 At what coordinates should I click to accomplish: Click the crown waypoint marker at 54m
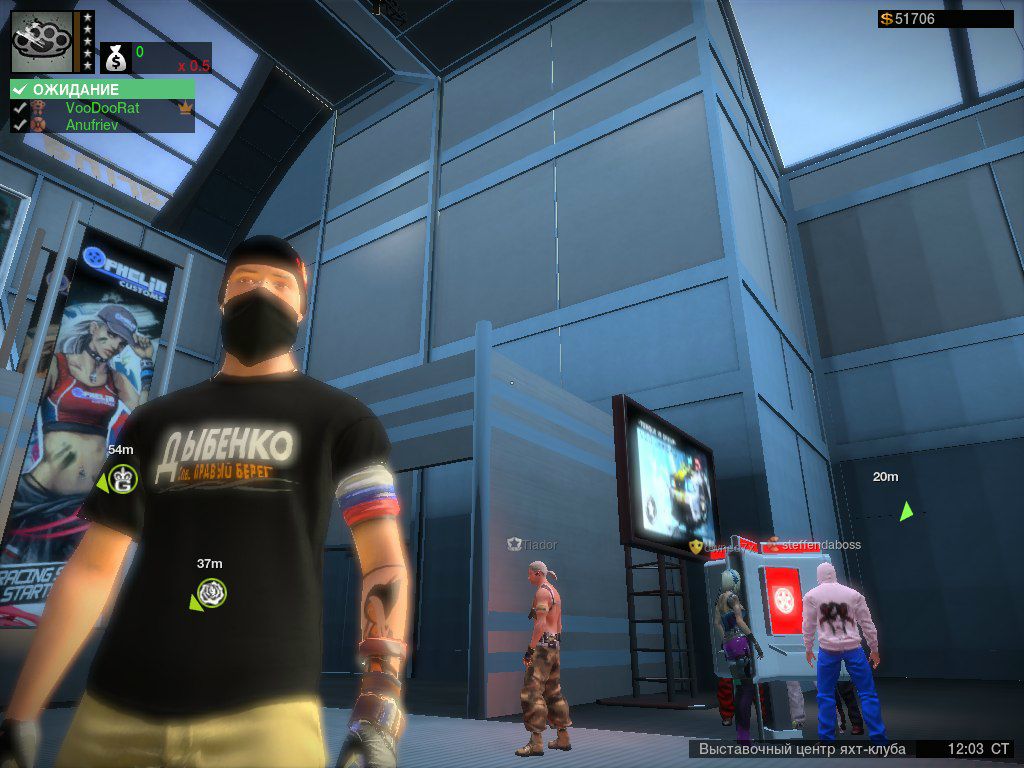pos(124,479)
